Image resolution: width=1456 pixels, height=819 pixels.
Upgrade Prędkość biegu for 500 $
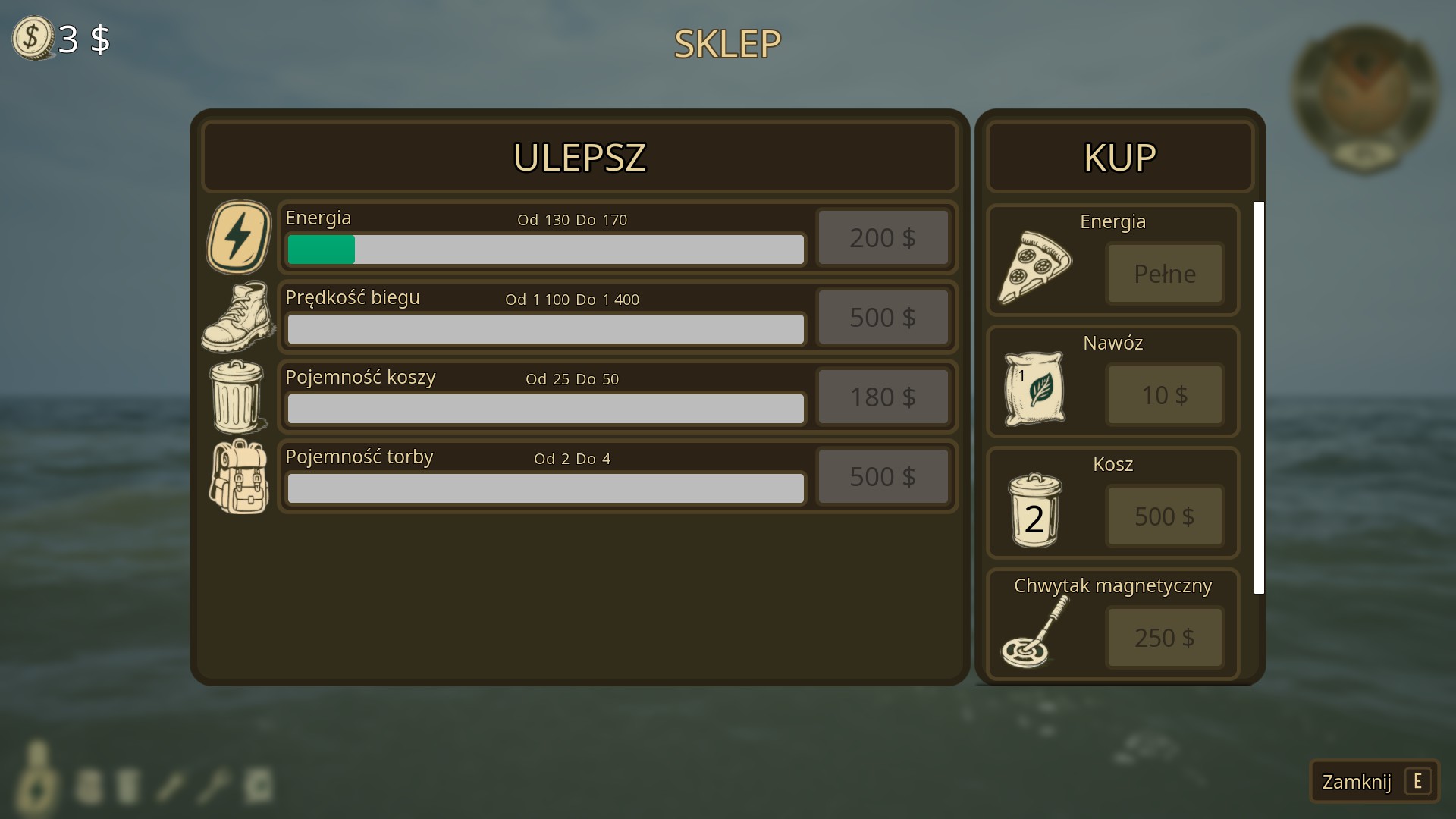click(883, 317)
